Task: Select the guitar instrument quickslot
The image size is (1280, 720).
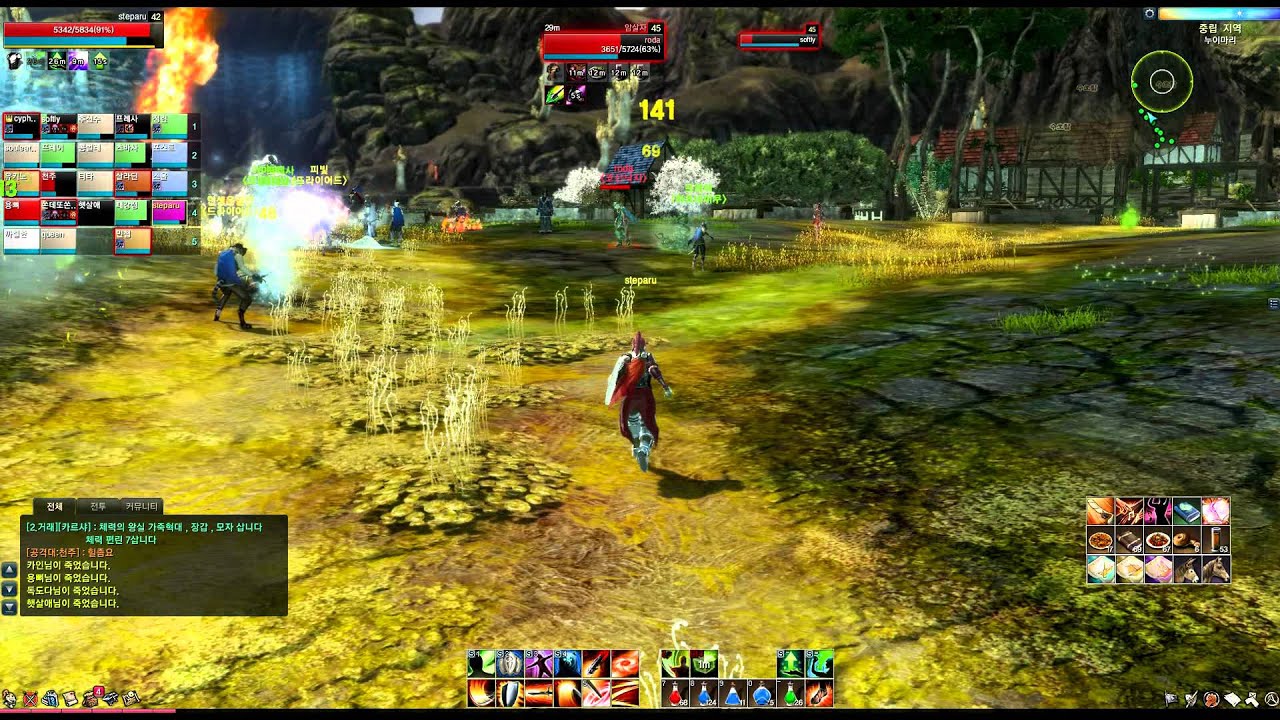Action: (x=1101, y=512)
